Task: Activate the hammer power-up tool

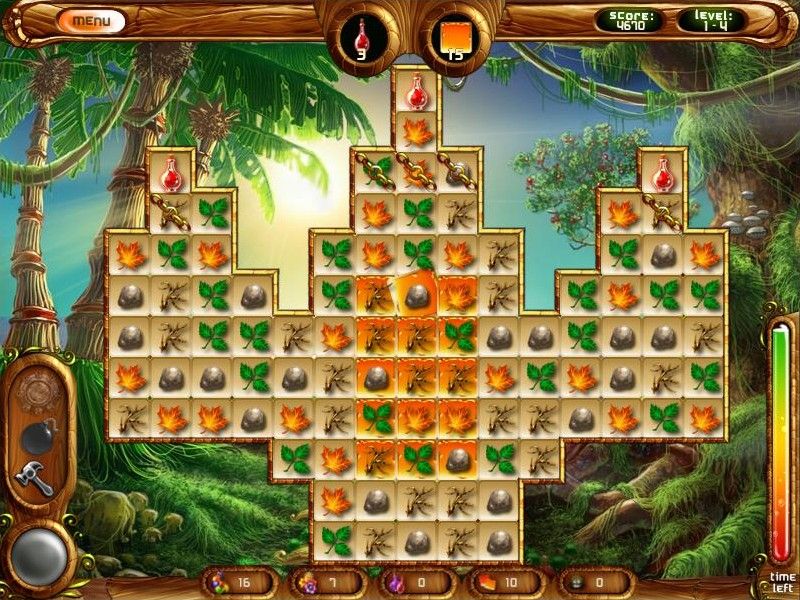Action: [x=36, y=478]
